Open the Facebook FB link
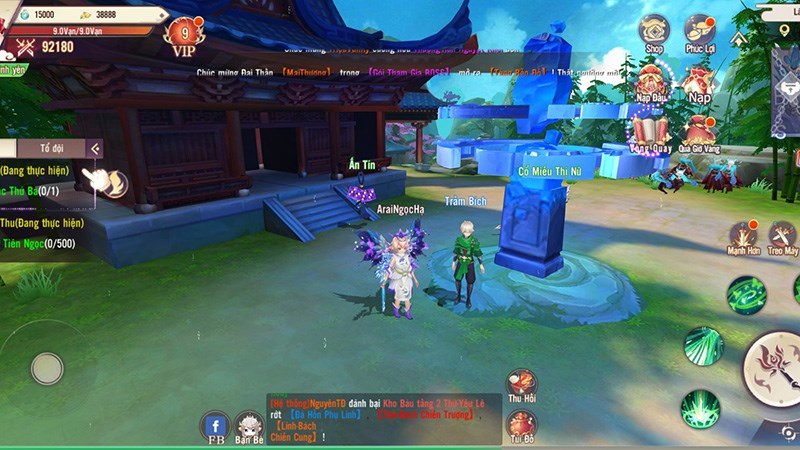800x450 pixels. tap(216, 426)
